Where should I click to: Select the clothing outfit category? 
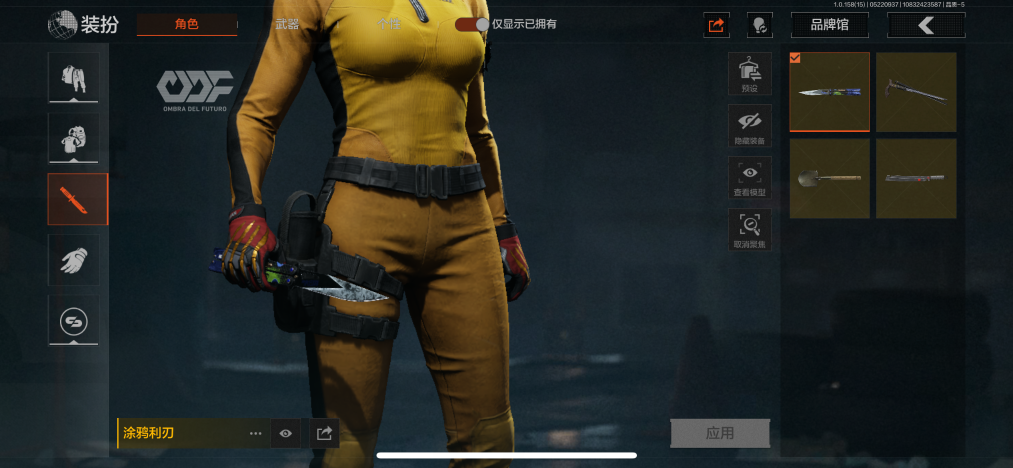point(73,78)
